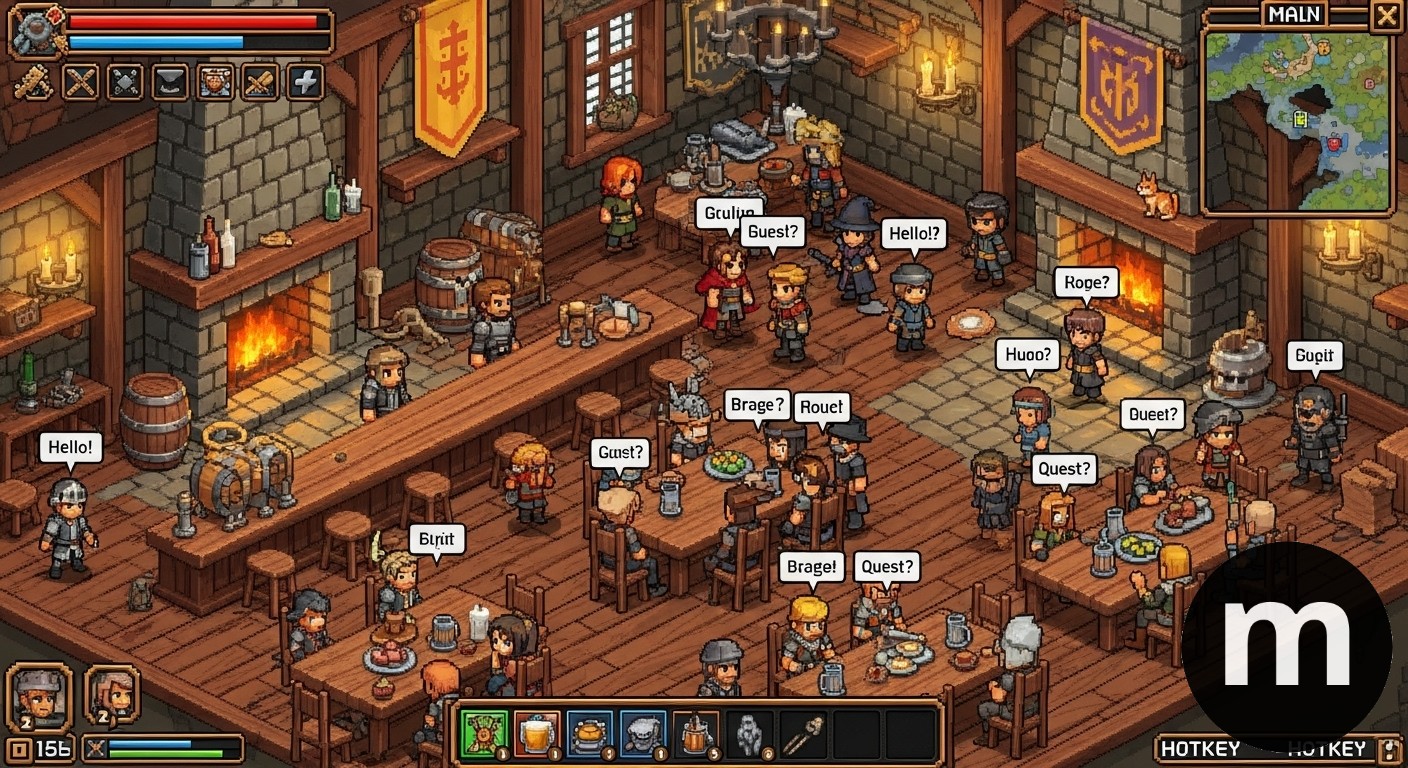Click the MALN label above the minimap

(x=1294, y=14)
